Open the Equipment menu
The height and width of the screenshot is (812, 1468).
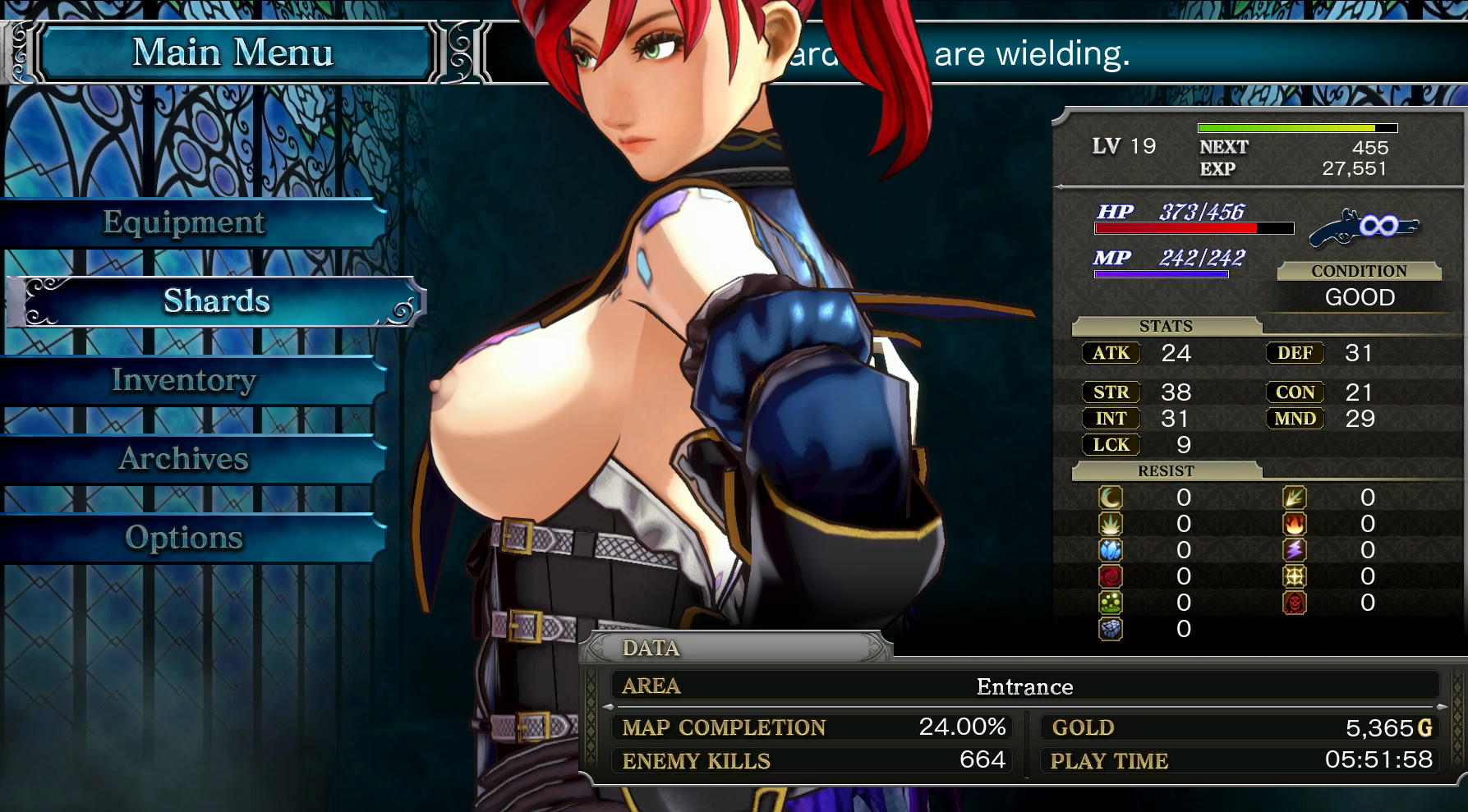[184, 222]
